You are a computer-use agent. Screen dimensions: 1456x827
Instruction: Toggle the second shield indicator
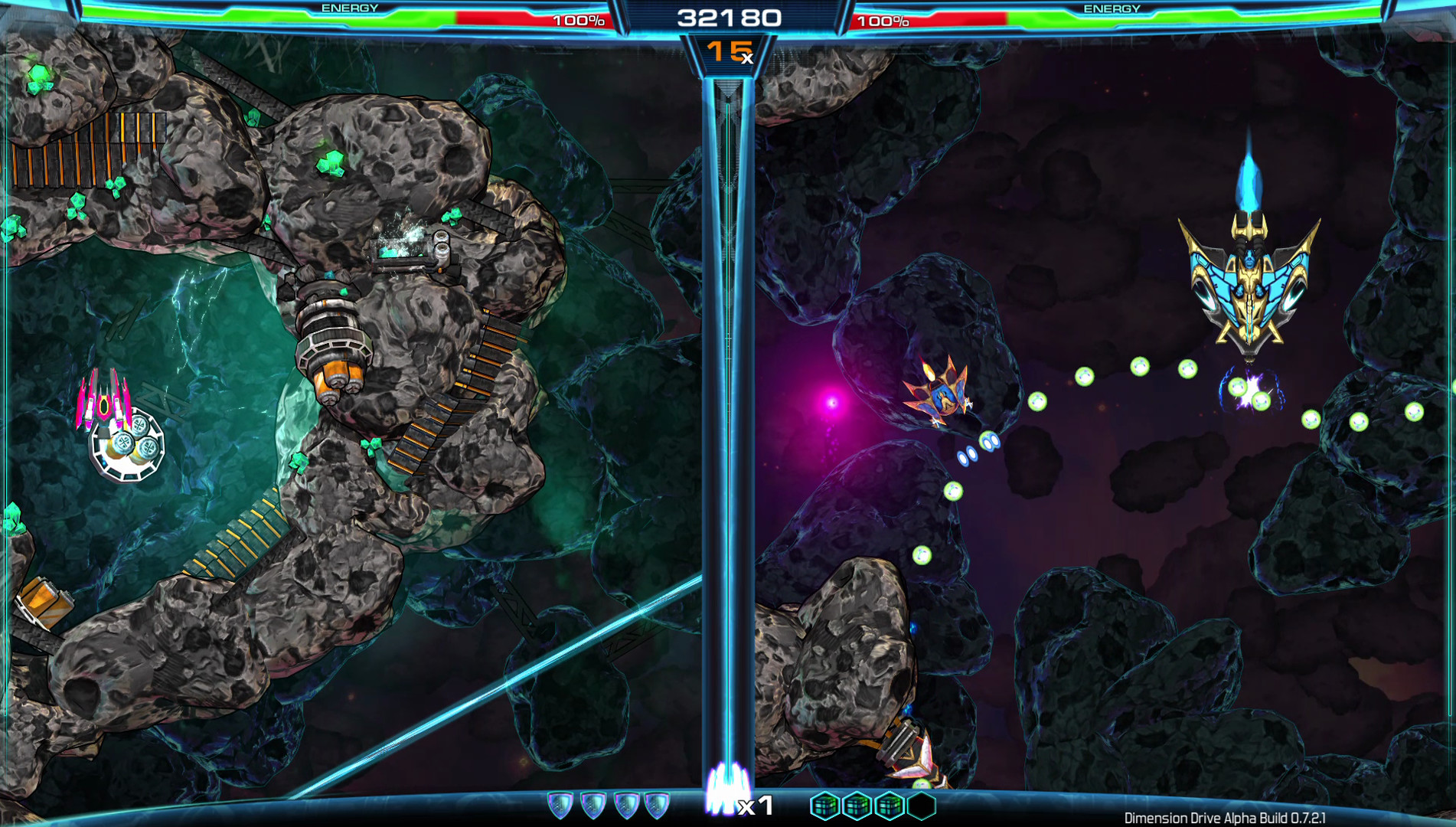point(594,805)
